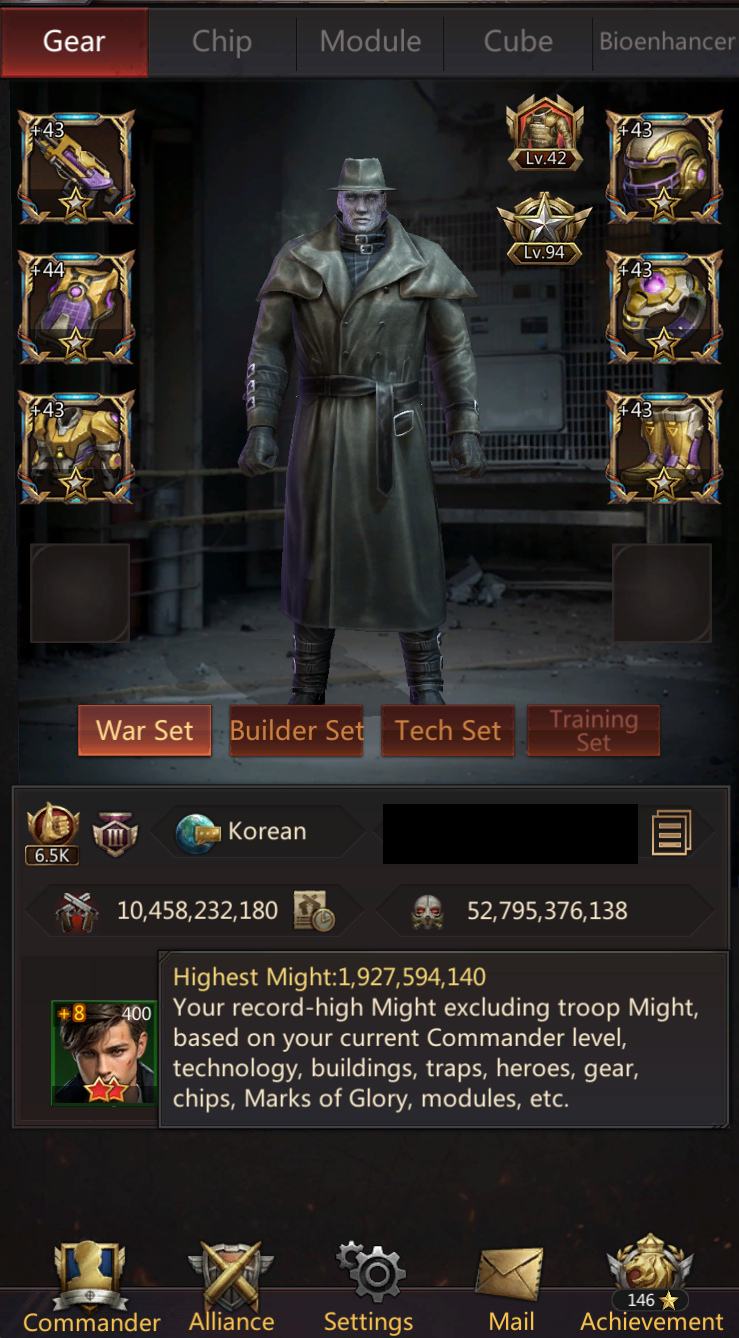Switch to the Training Set
This screenshot has width=739, height=1338.
pos(593,731)
